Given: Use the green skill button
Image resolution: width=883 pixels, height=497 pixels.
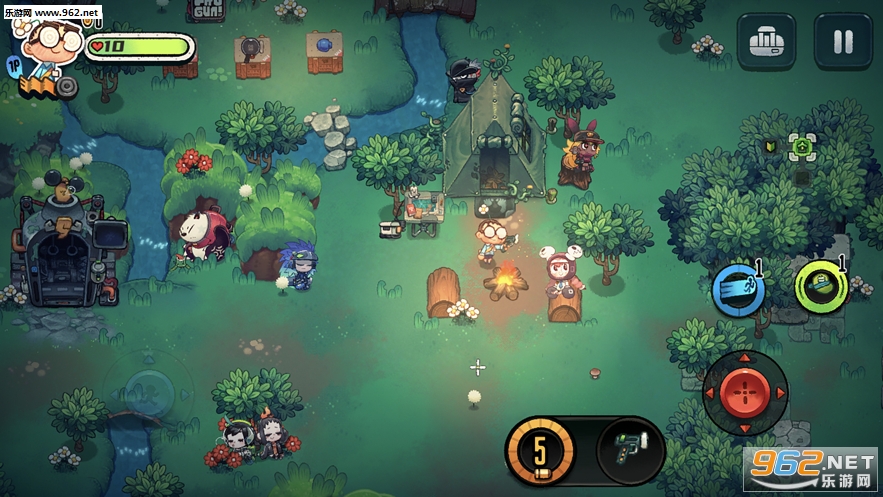Looking at the screenshot, I should [x=821, y=286].
